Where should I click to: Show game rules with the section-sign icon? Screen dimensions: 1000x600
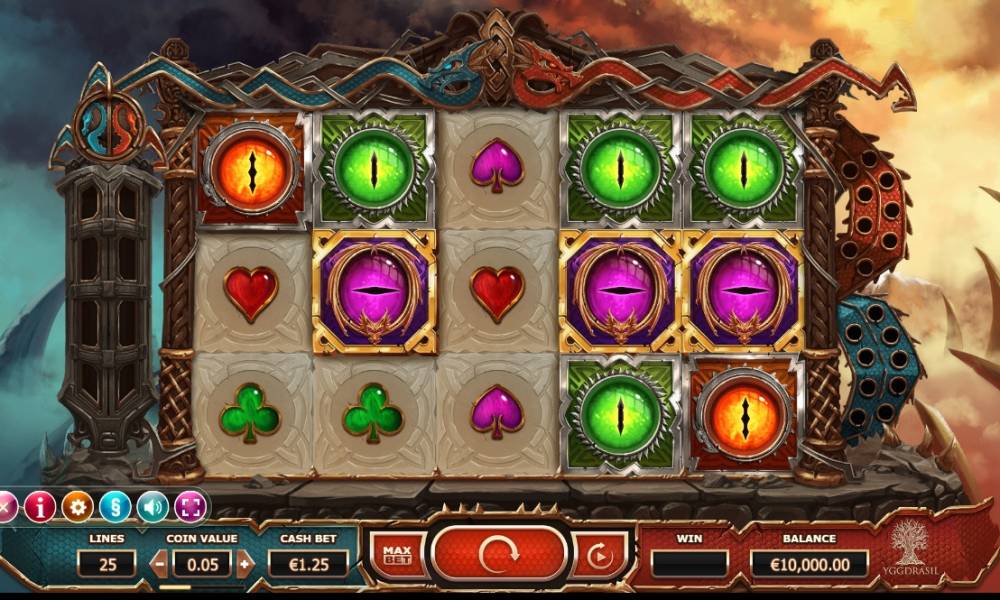click(x=115, y=507)
